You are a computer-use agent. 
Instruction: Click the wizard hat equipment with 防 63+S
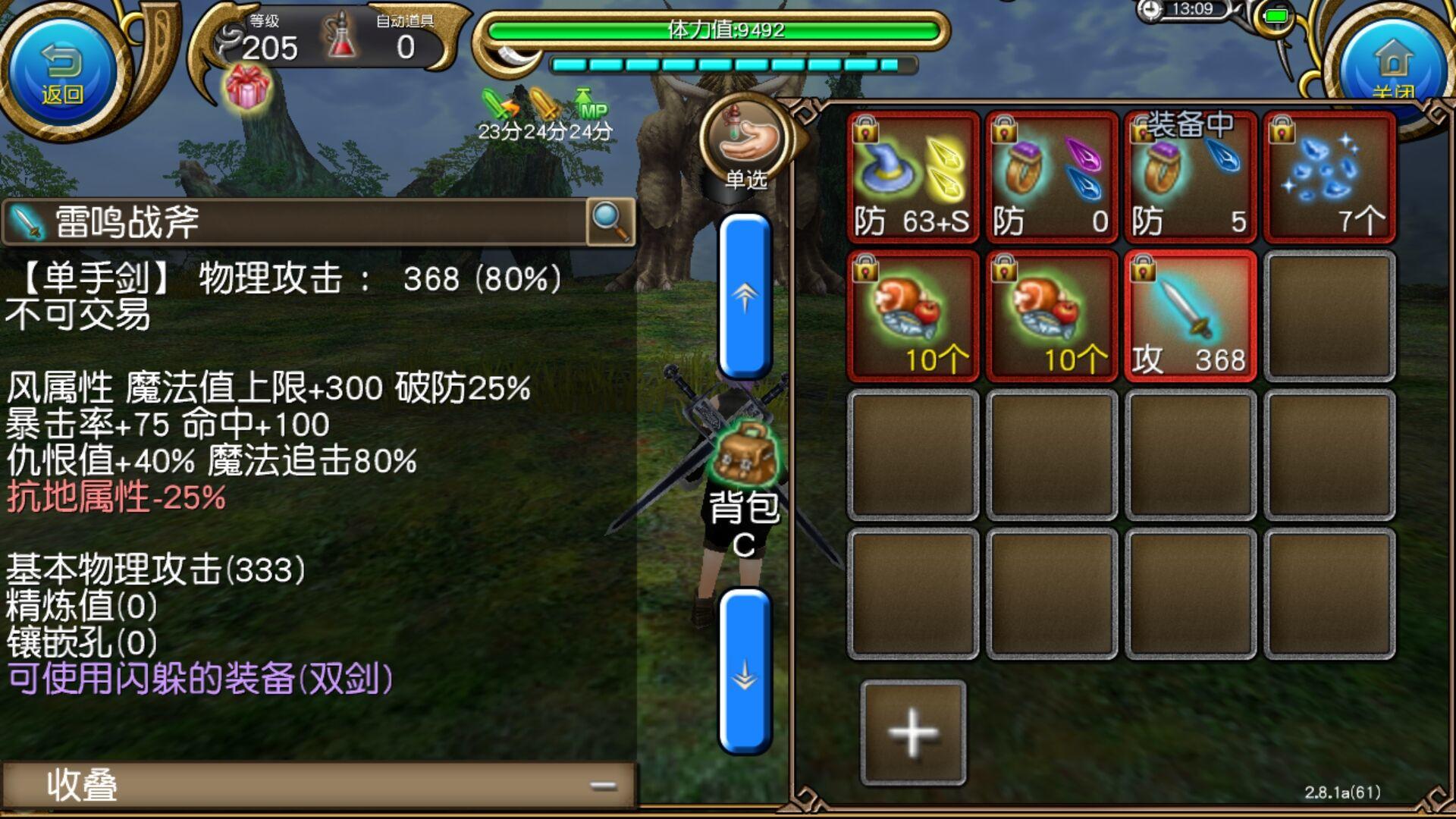click(x=910, y=174)
